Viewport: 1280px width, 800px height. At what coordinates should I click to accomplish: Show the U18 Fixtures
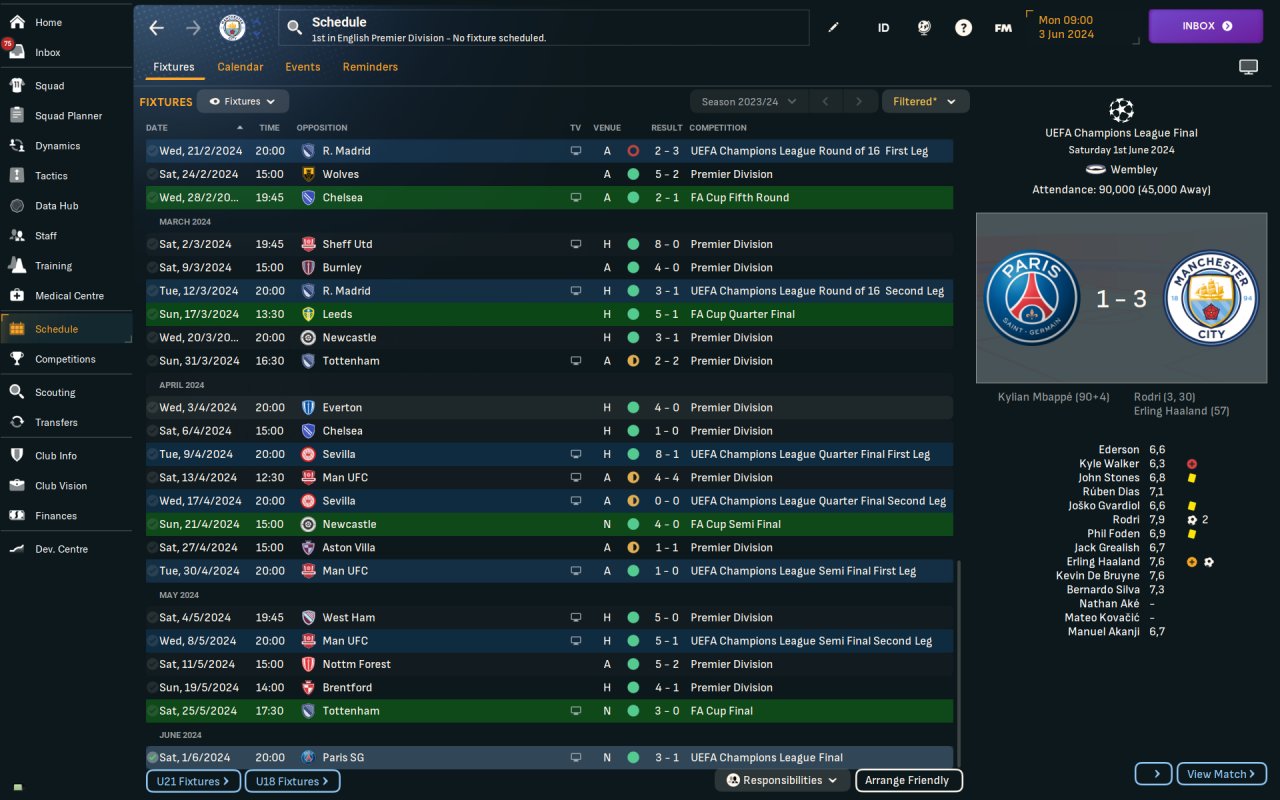coord(292,781)
